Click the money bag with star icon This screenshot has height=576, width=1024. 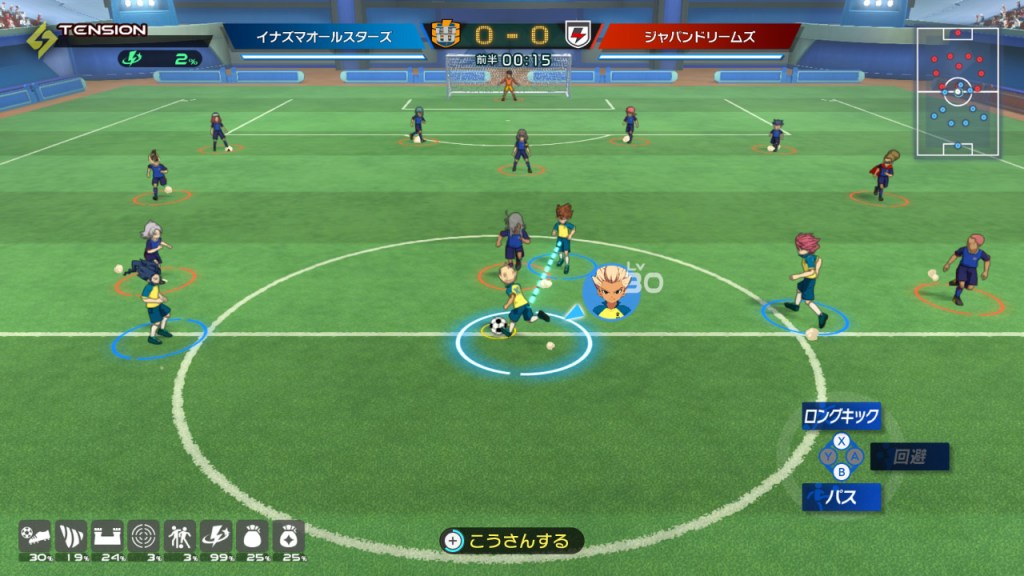pyautogui.click(x=288, y=535)
